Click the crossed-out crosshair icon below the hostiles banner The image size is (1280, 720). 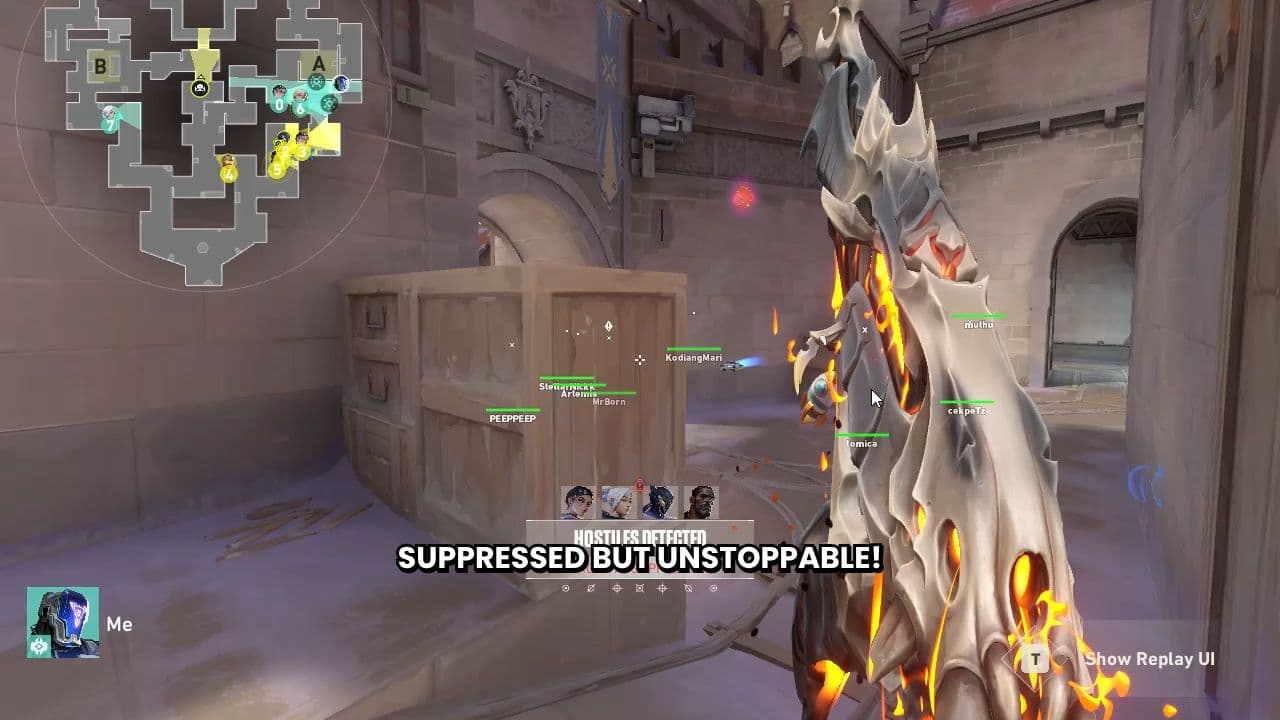(590, 589)
